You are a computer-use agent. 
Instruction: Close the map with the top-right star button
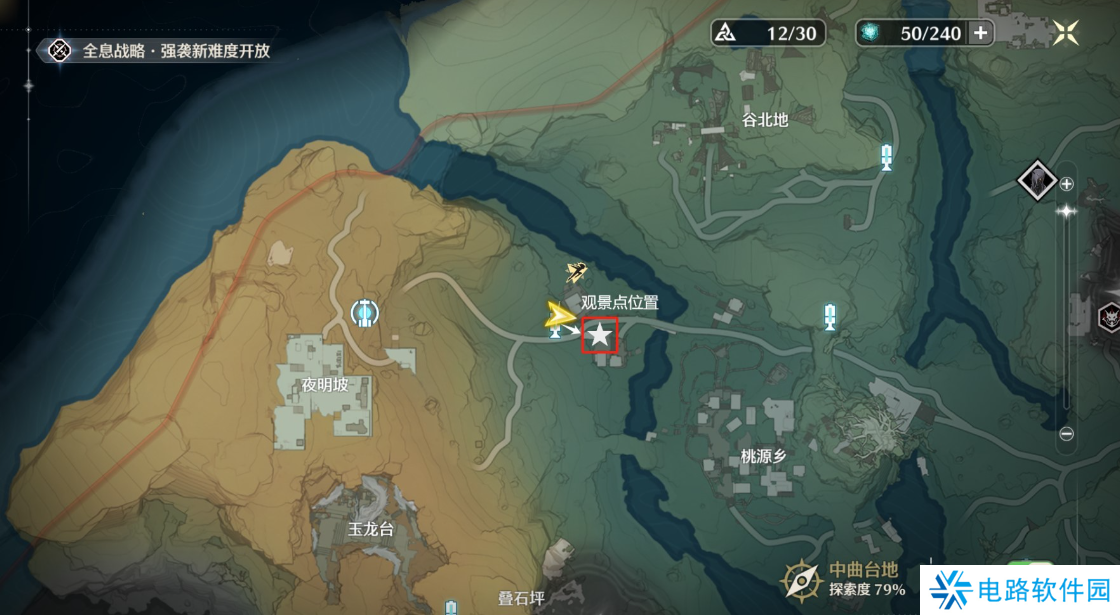tap(1066, 32)
